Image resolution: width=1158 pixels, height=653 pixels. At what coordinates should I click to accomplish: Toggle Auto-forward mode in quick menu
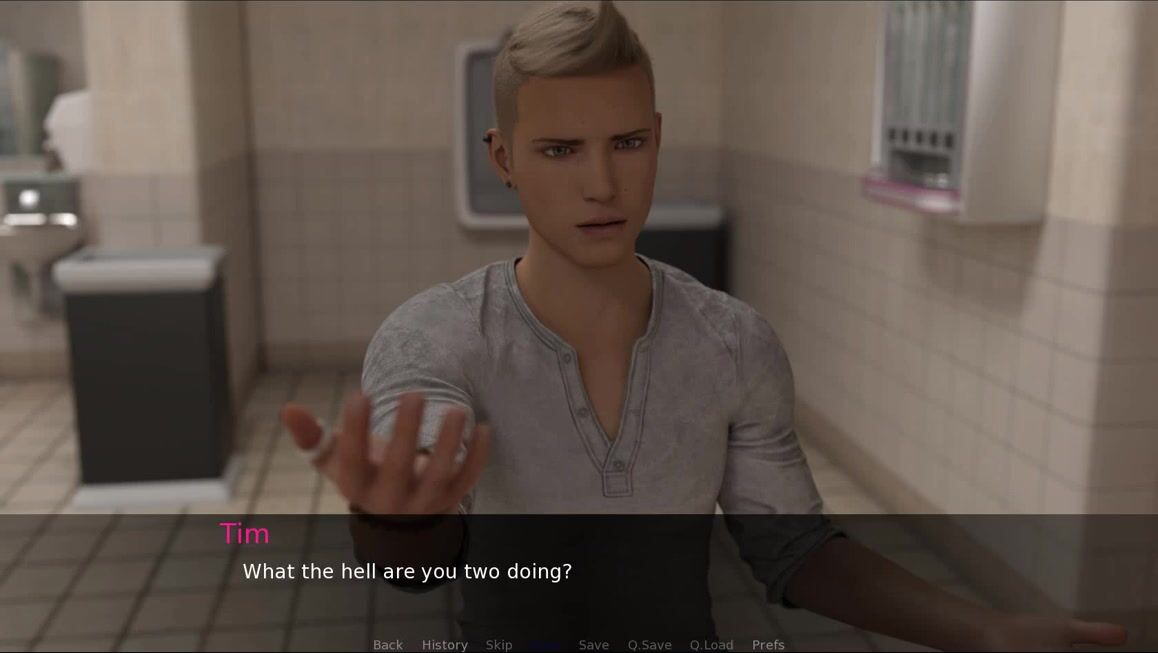point(546,645)
